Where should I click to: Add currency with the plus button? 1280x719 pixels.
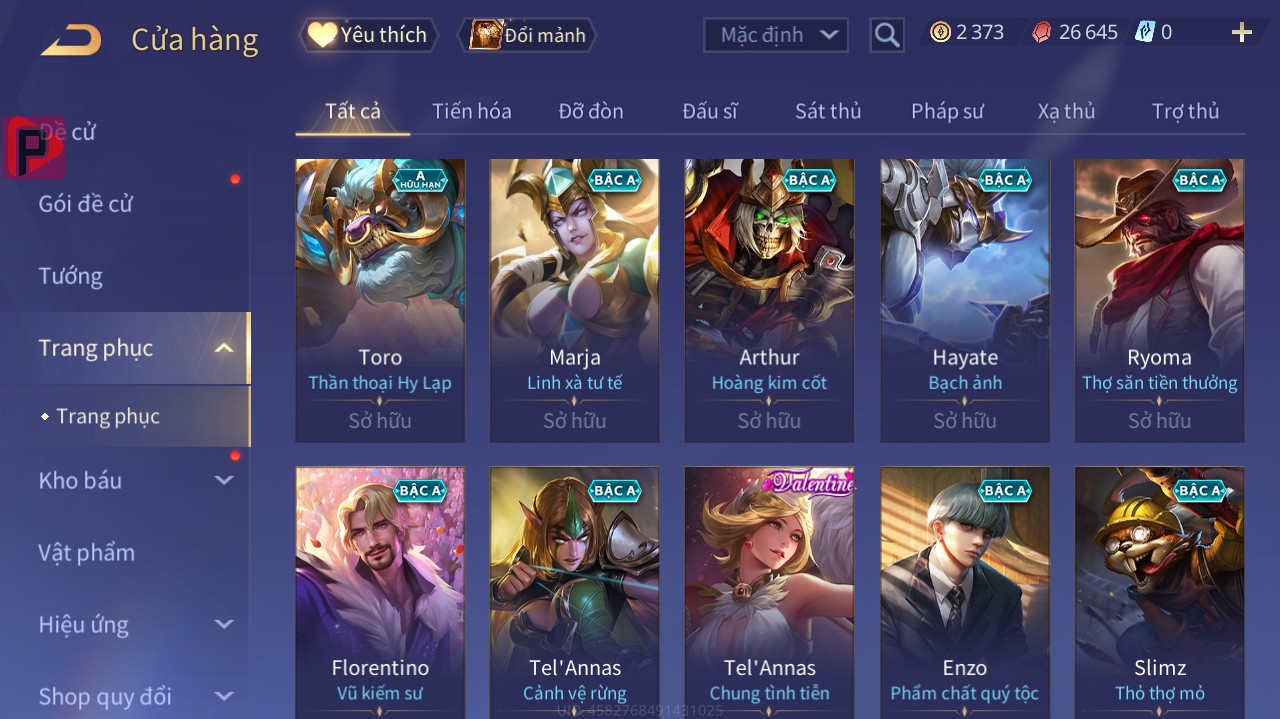[1241, 33]
